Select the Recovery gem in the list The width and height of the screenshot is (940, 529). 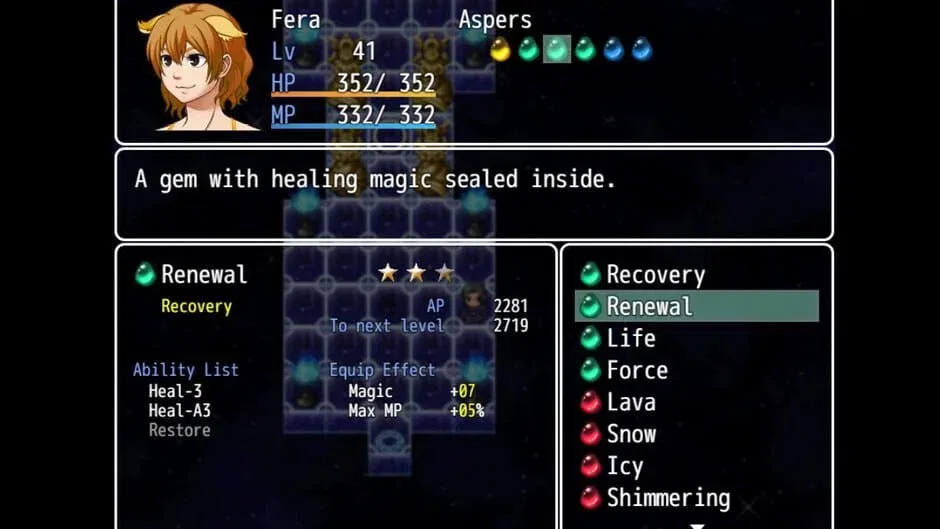pyautogui.click(x=655, y=274)
